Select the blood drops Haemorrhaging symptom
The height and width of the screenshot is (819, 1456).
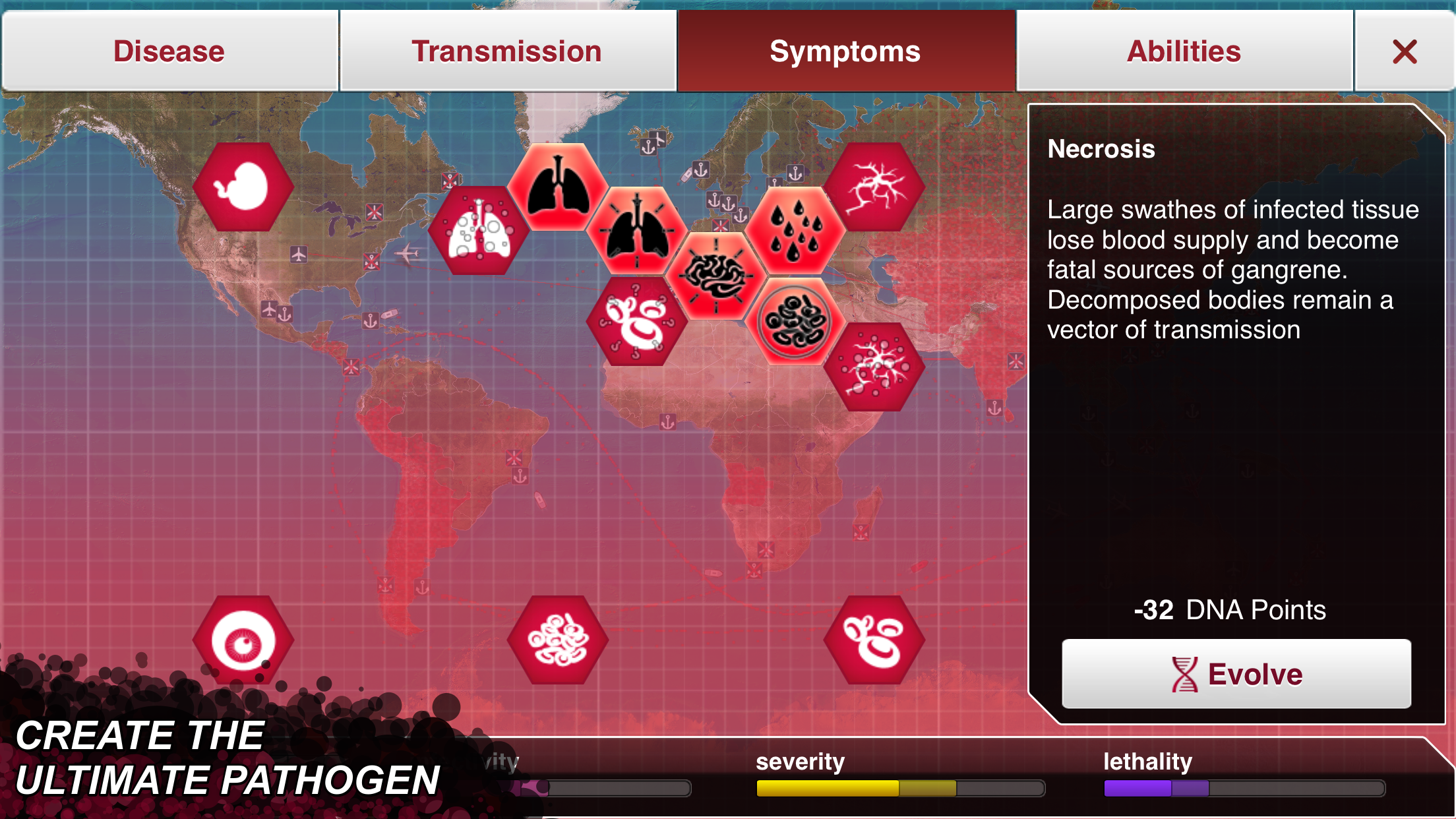(795, 231)
